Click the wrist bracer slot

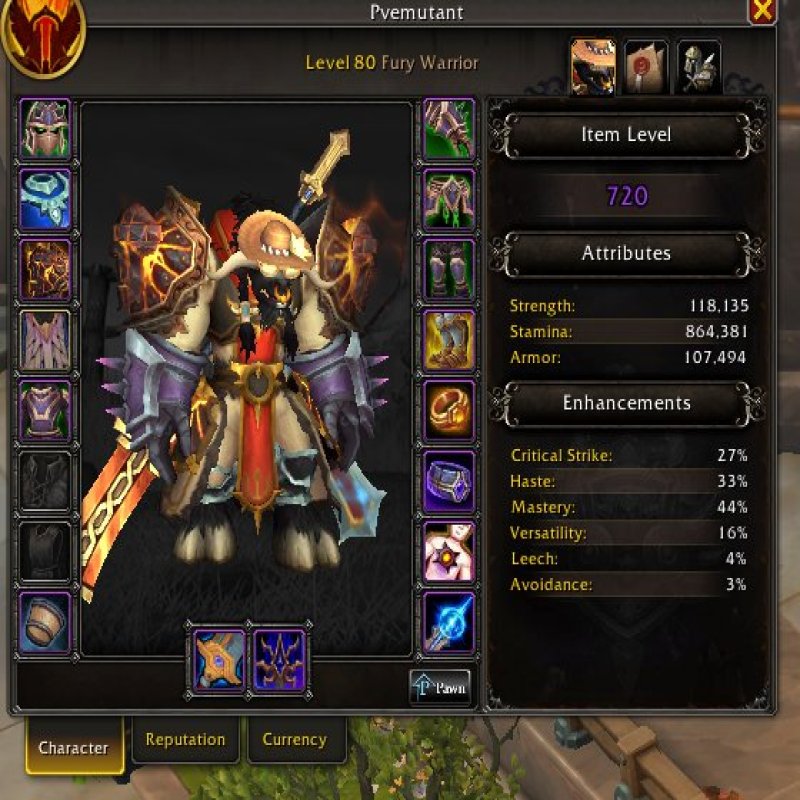pos(45,622)
